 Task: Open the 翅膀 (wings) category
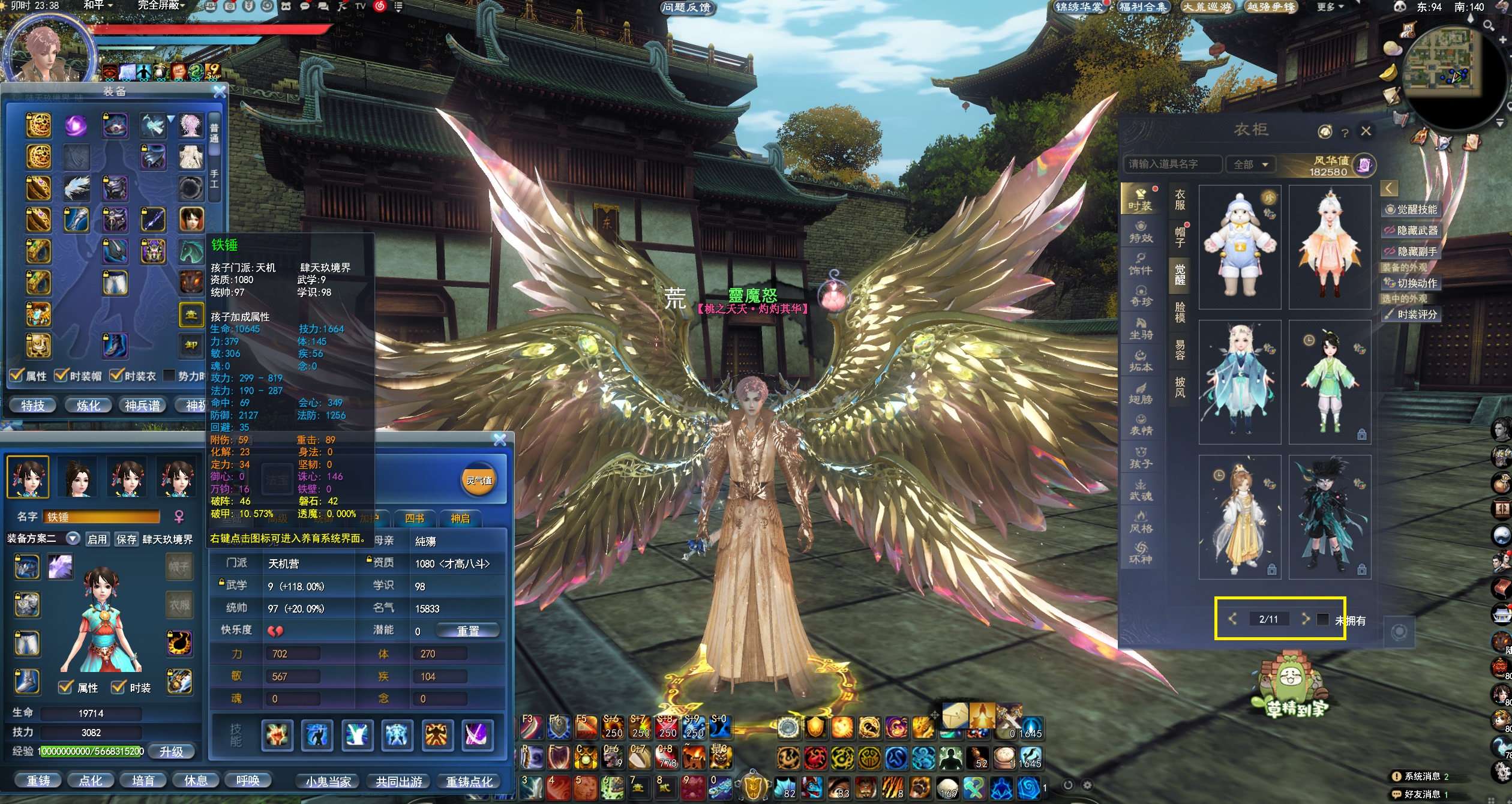pos(1141,393)
